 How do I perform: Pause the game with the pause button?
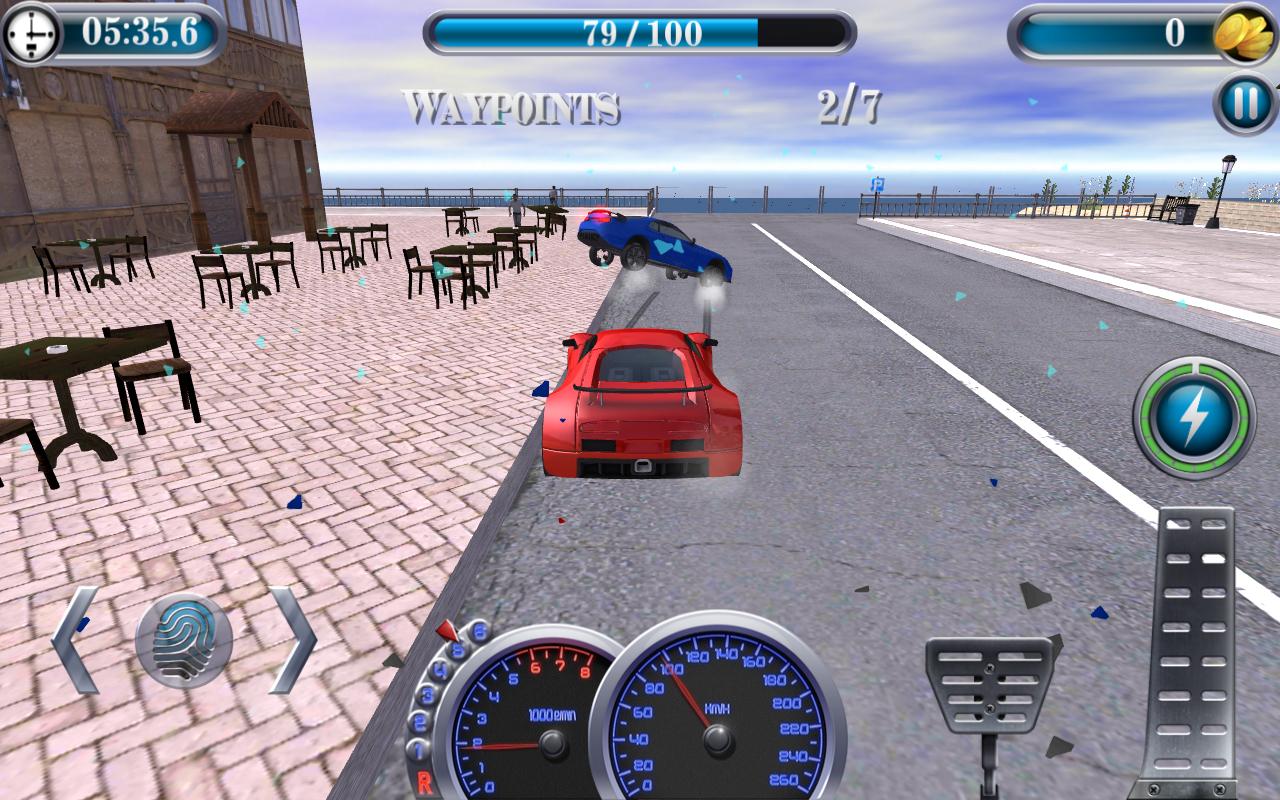coord(1246,103)
